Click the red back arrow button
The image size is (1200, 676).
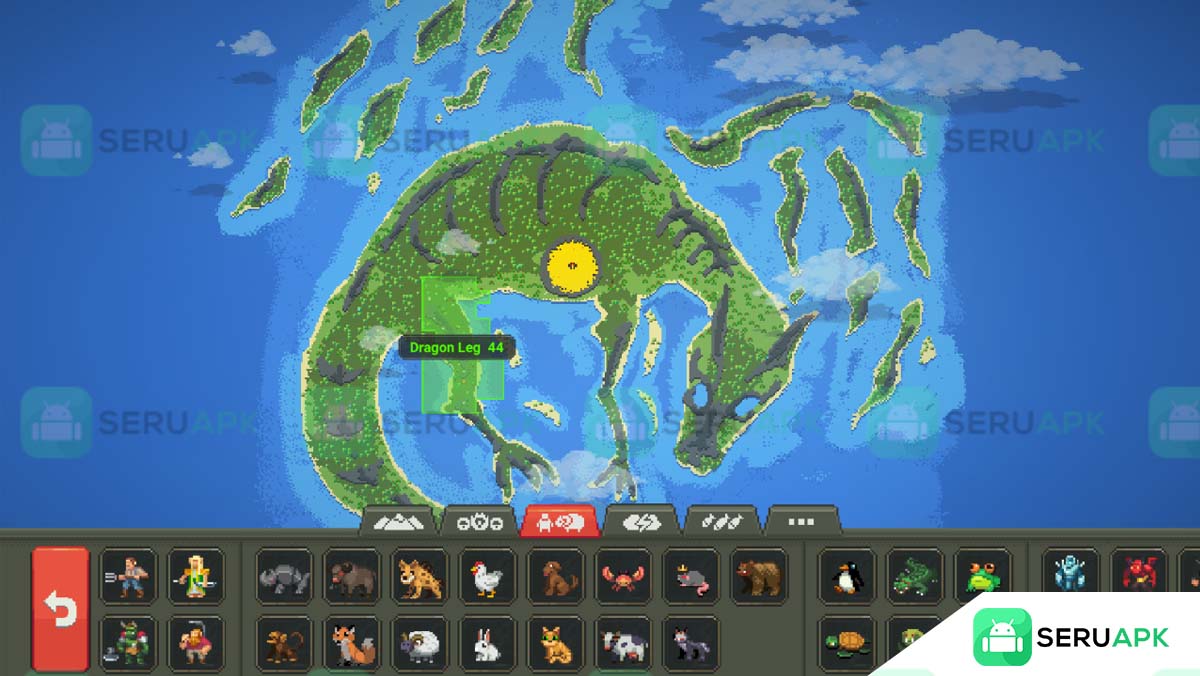click(60, 608)
